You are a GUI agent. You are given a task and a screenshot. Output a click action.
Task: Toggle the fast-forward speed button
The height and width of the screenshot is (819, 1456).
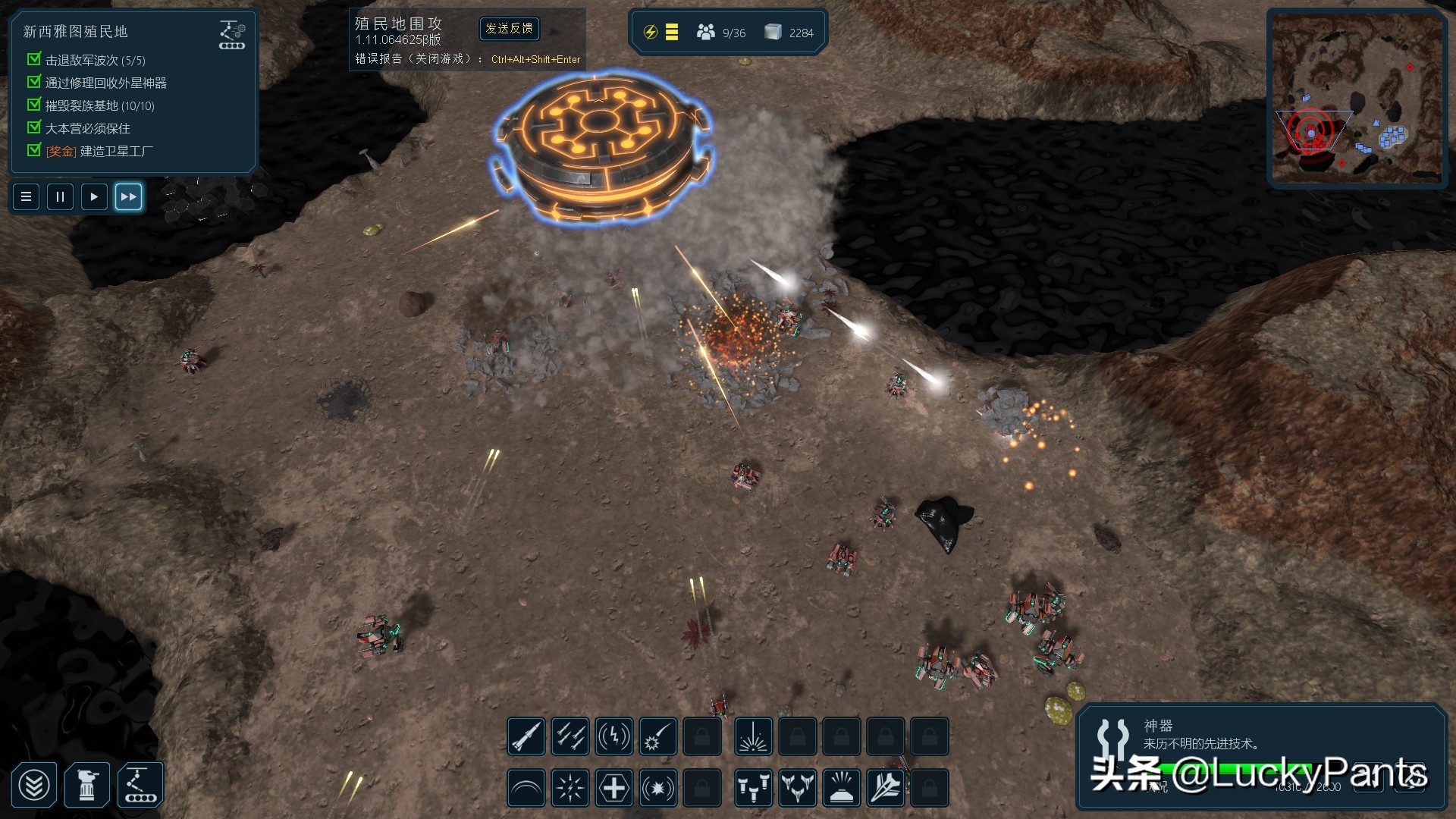coord(128,197)
